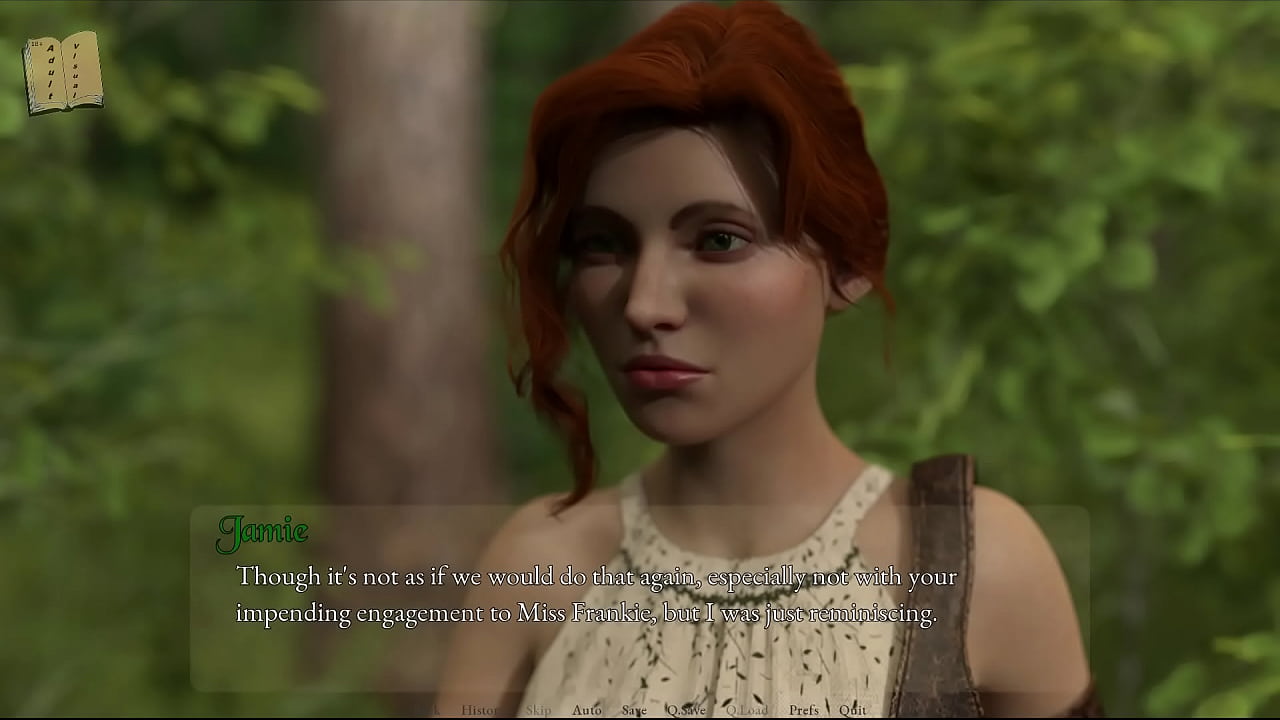Open the Prefs menu

(x=803, y=710)
